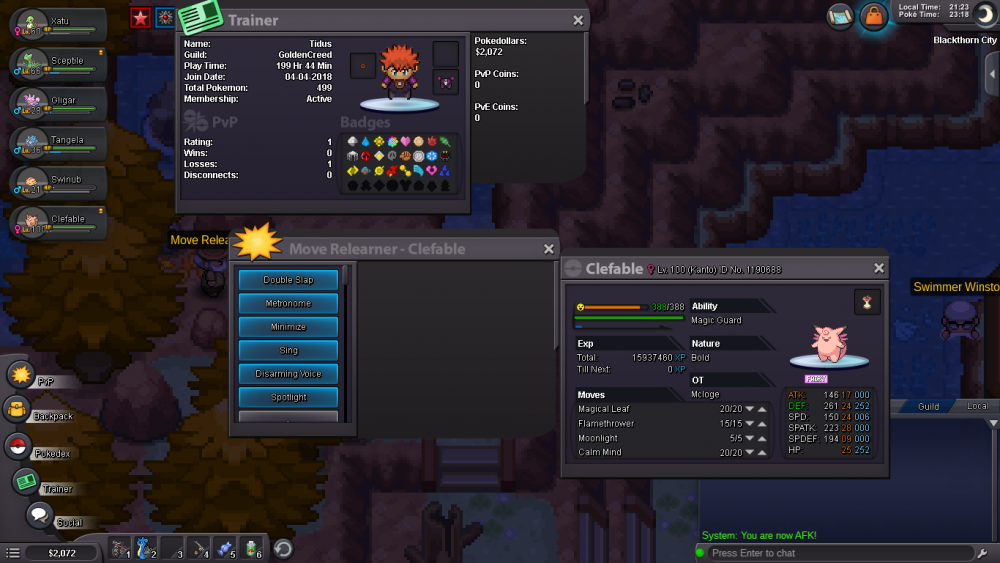Screen dimensions: 1000x563
Task: Close the Clefable summary window
Action: point(879,268)
